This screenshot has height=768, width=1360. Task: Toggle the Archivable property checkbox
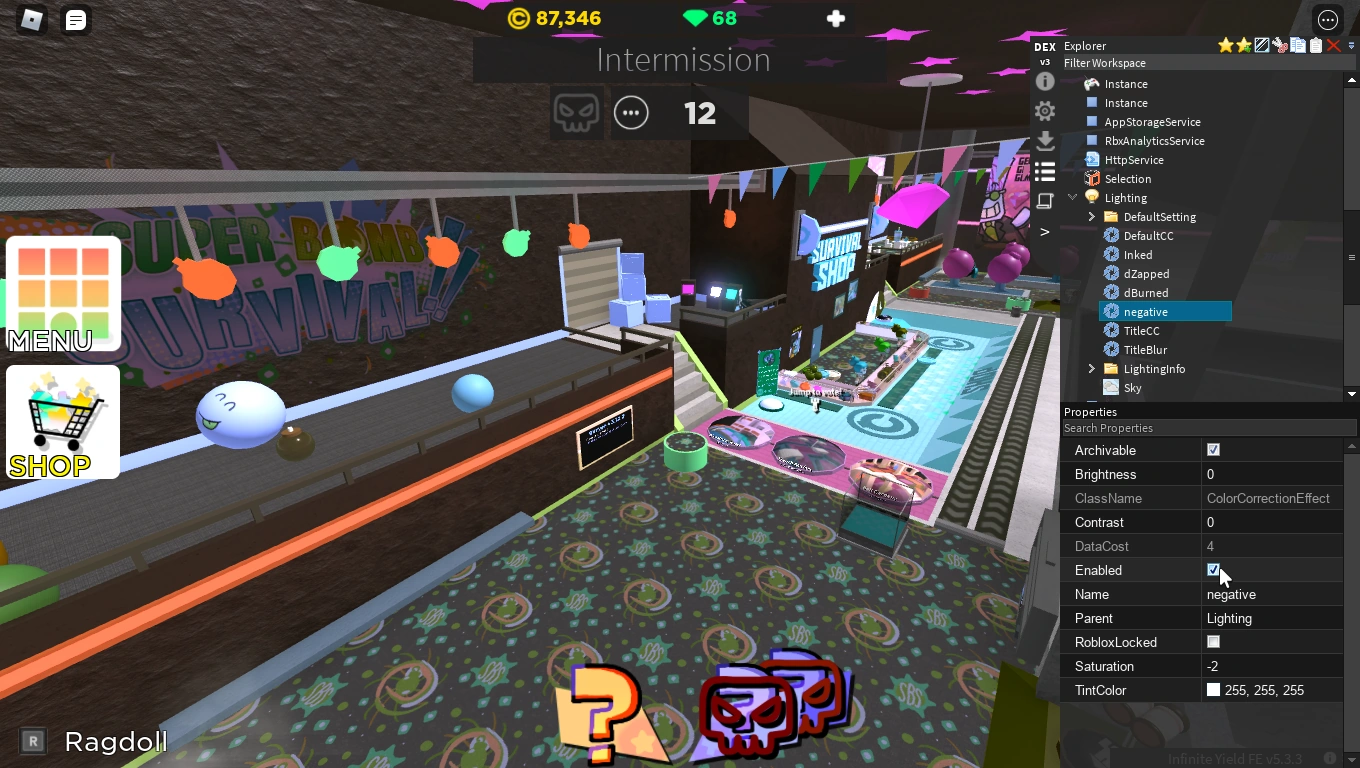pos(1213,450)
